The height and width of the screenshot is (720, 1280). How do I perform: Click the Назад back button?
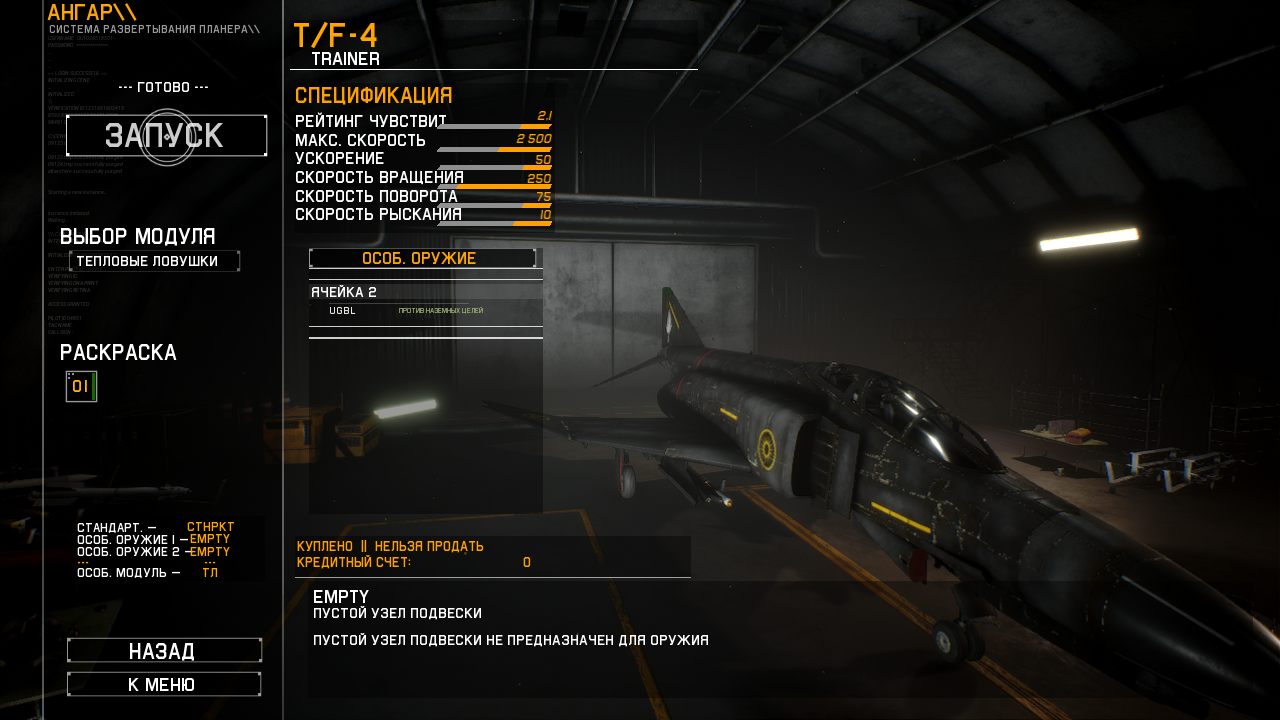pos(164,649)
